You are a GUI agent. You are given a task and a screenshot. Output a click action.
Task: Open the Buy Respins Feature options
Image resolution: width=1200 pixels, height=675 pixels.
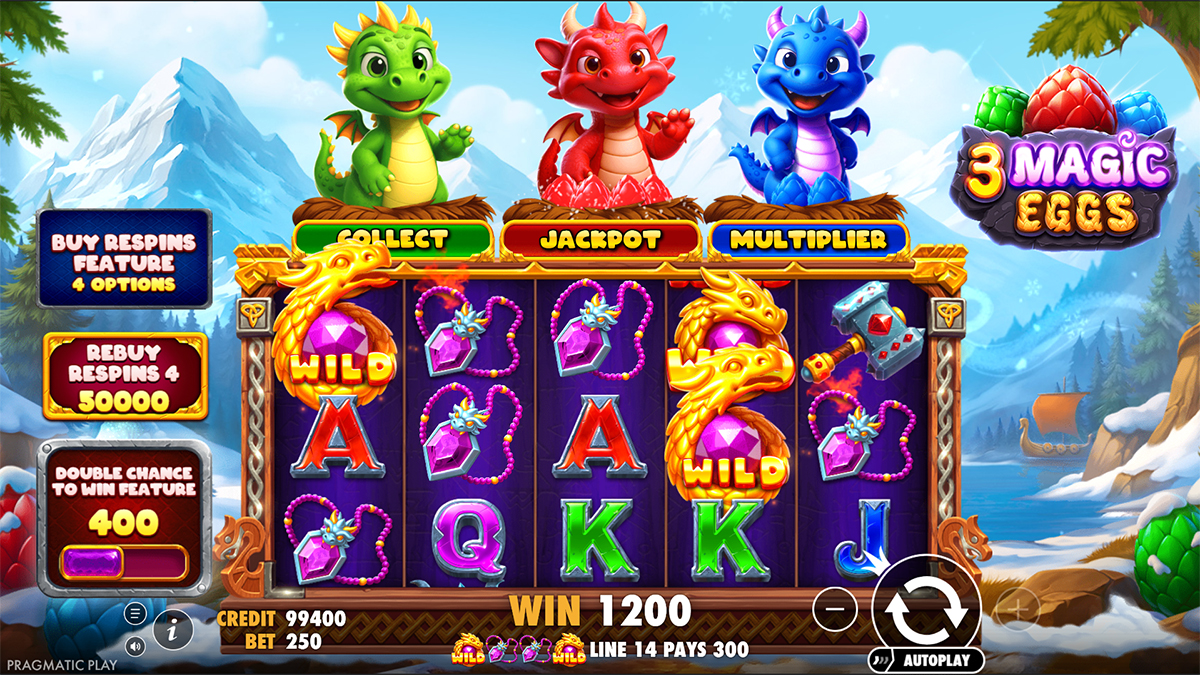coord(124,258)
